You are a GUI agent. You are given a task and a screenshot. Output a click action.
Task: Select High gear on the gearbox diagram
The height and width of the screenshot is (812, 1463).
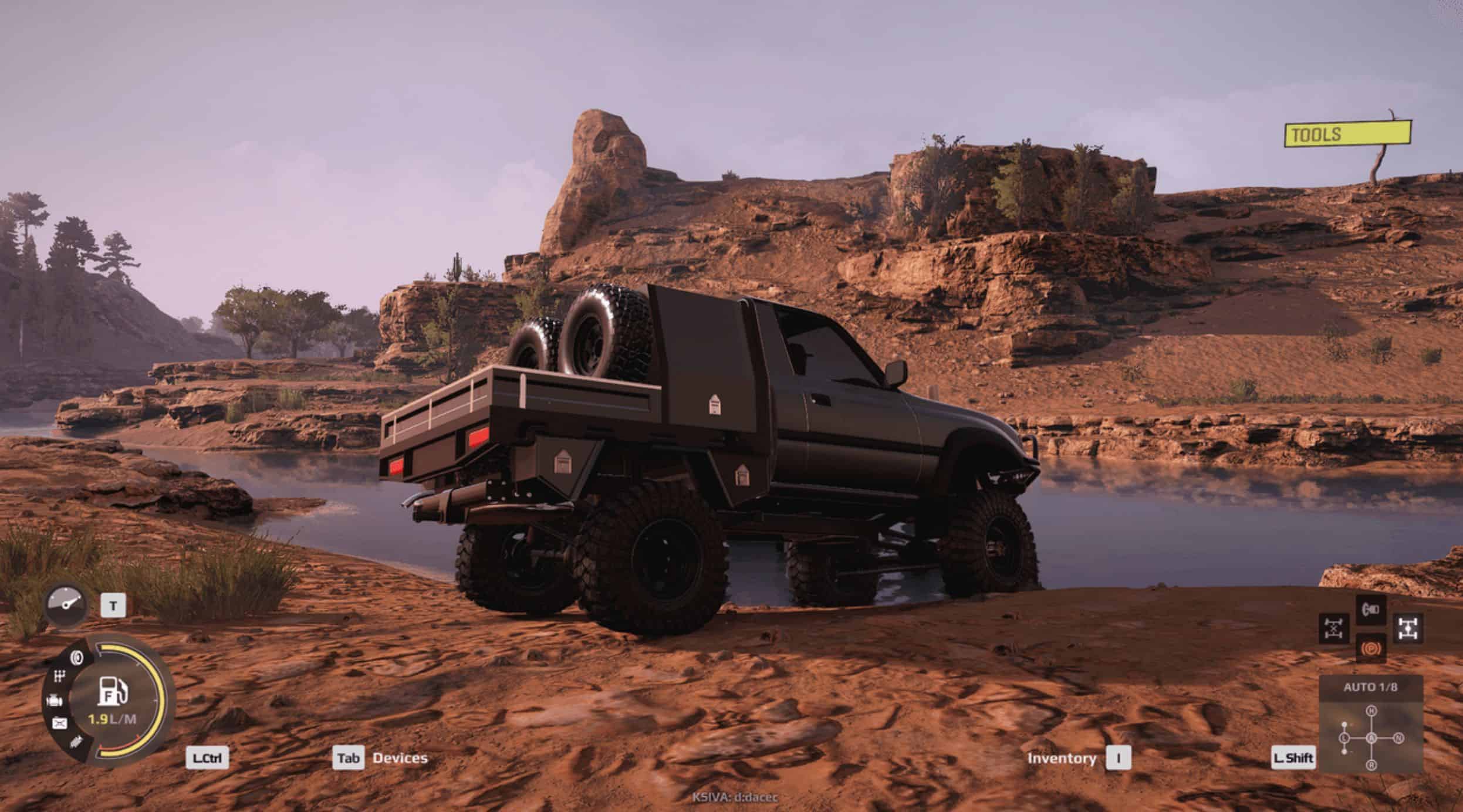(x=1371, y=711)
